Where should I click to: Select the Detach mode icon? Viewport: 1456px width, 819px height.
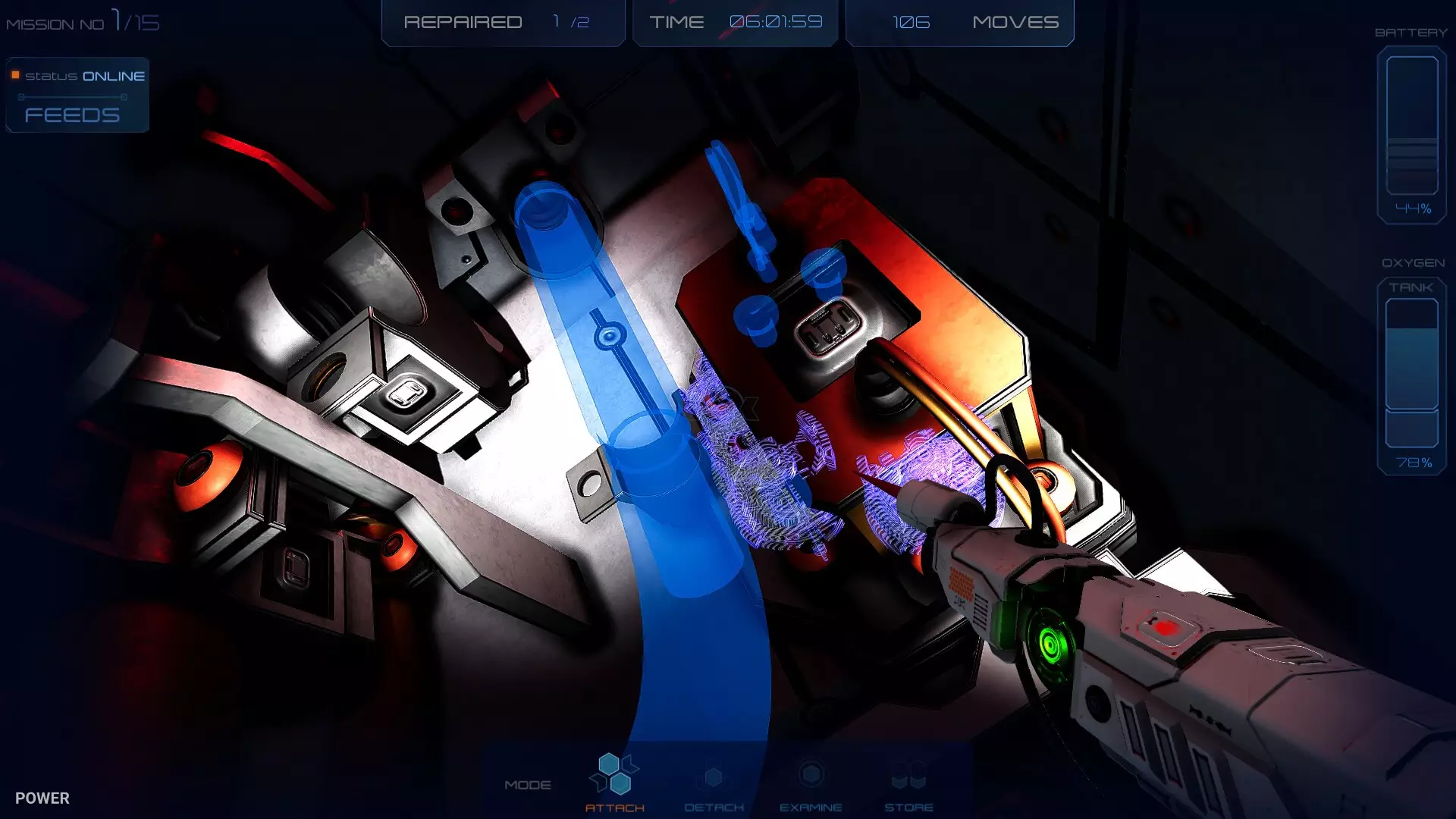pos(713,777)
